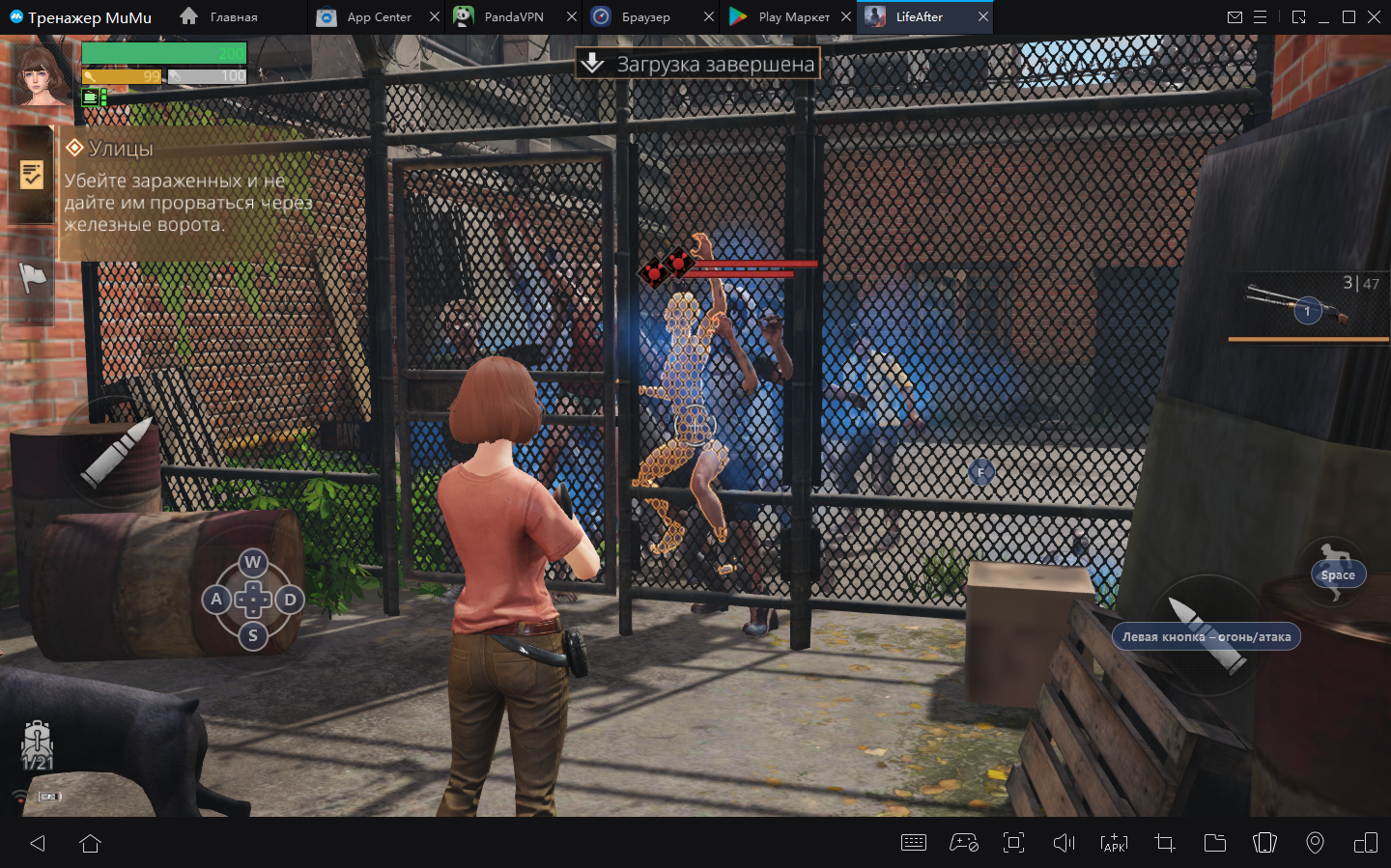Image resolution: width=1391 pixels, height=868 pixels.
Task: Switch to the Play Маркет tab
Action: point(792,17)
